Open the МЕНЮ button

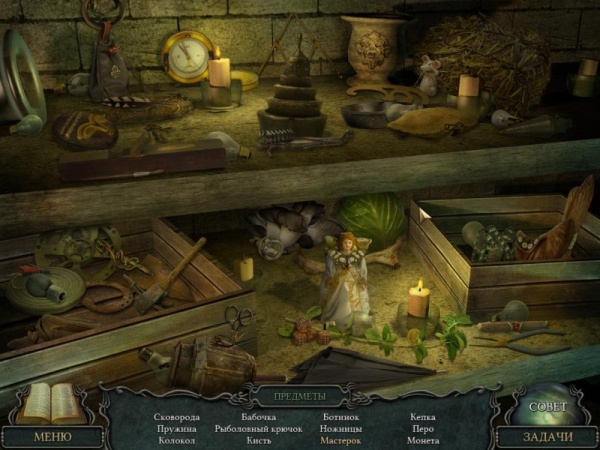pyautogui.click(x=52, y=436)
